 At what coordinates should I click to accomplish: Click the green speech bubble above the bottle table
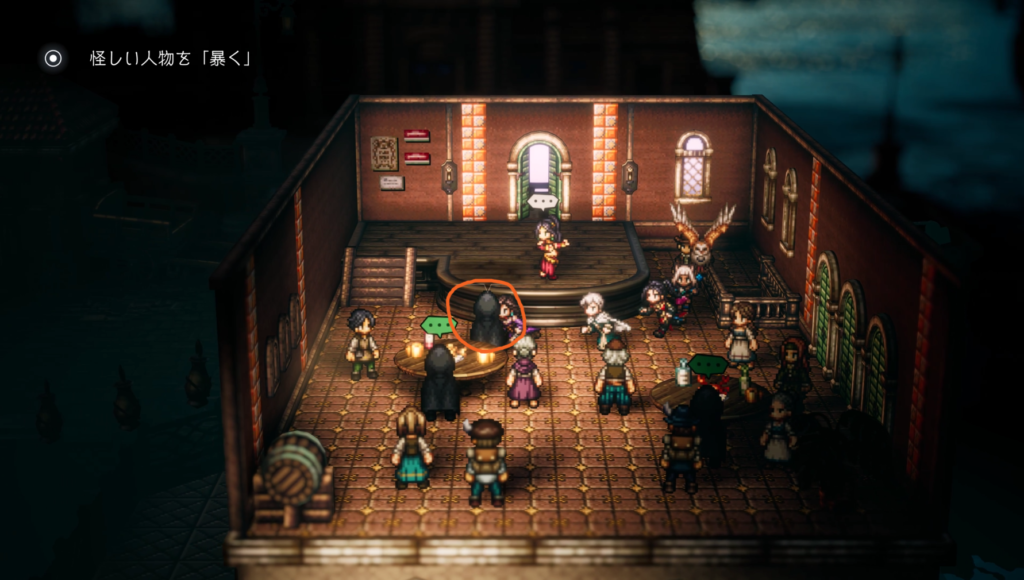click(x=709, y=364)
